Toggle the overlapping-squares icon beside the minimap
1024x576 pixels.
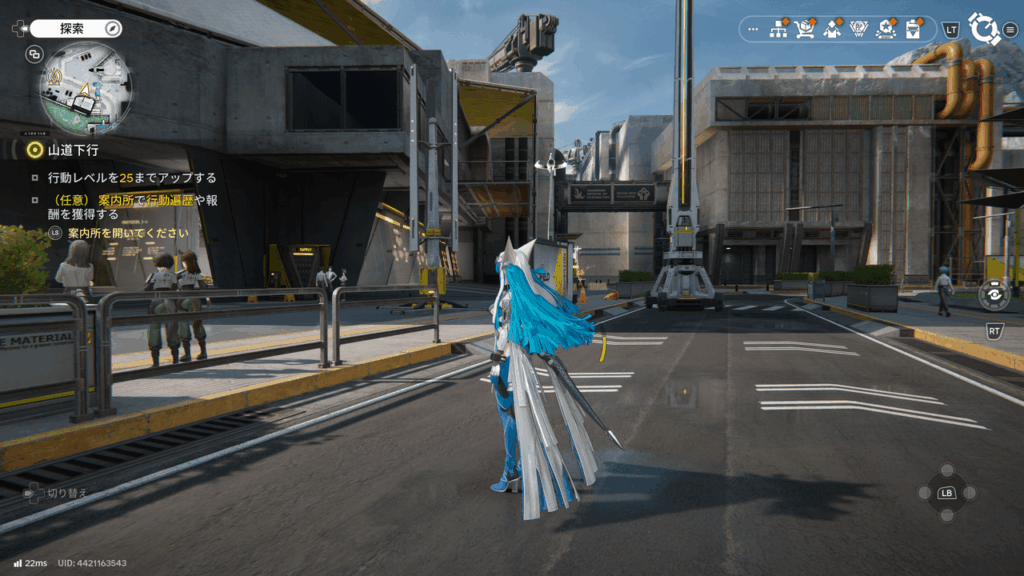click(x=35, y=54)
